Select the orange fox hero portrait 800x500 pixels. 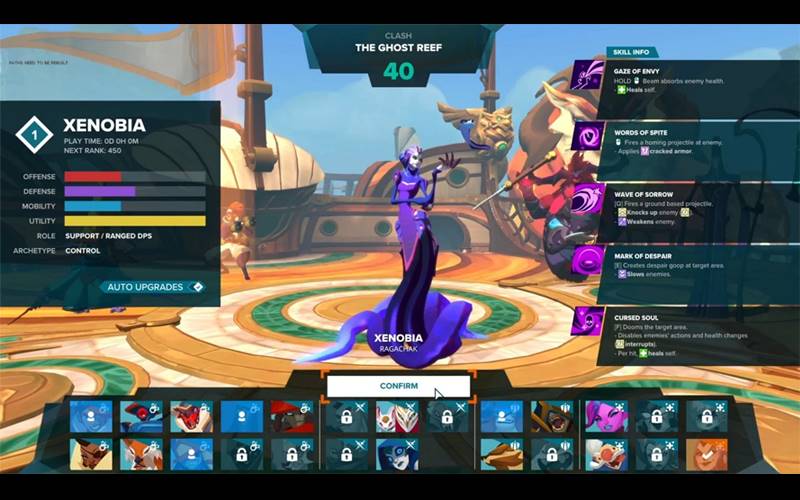[142, 455]
